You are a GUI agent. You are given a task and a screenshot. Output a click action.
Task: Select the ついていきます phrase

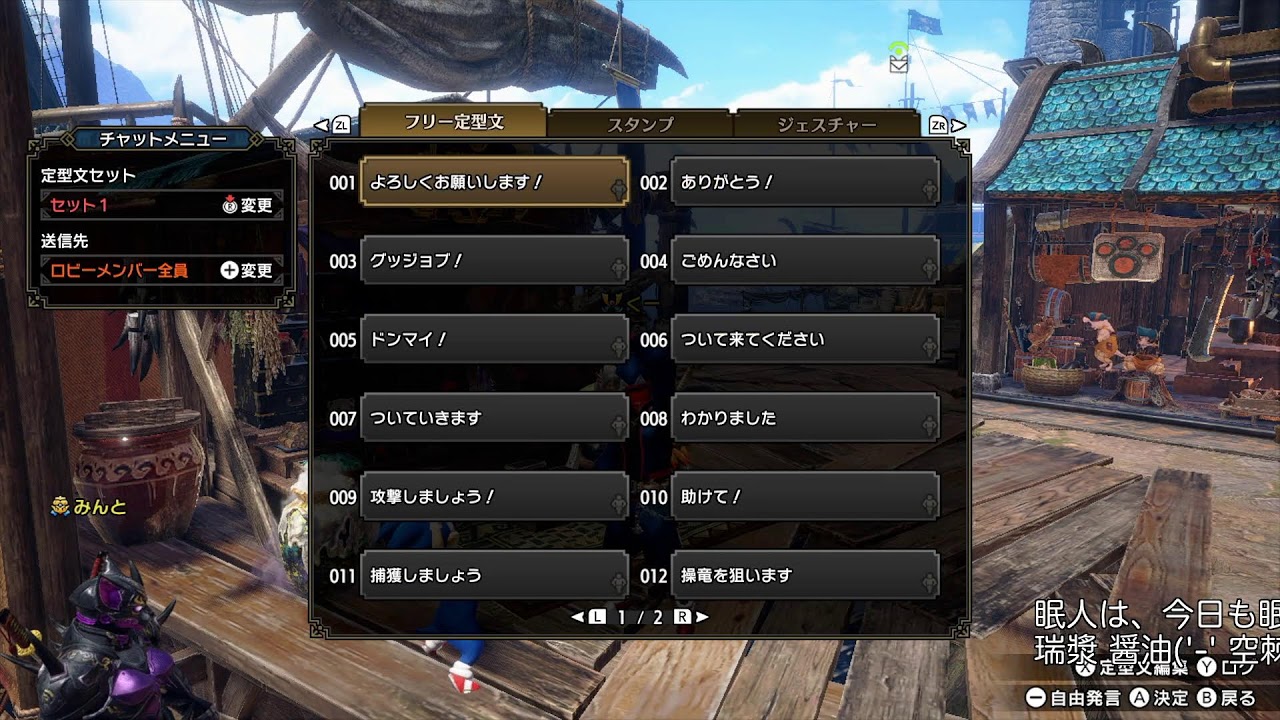pyautogui.click(x=494, y=418)
